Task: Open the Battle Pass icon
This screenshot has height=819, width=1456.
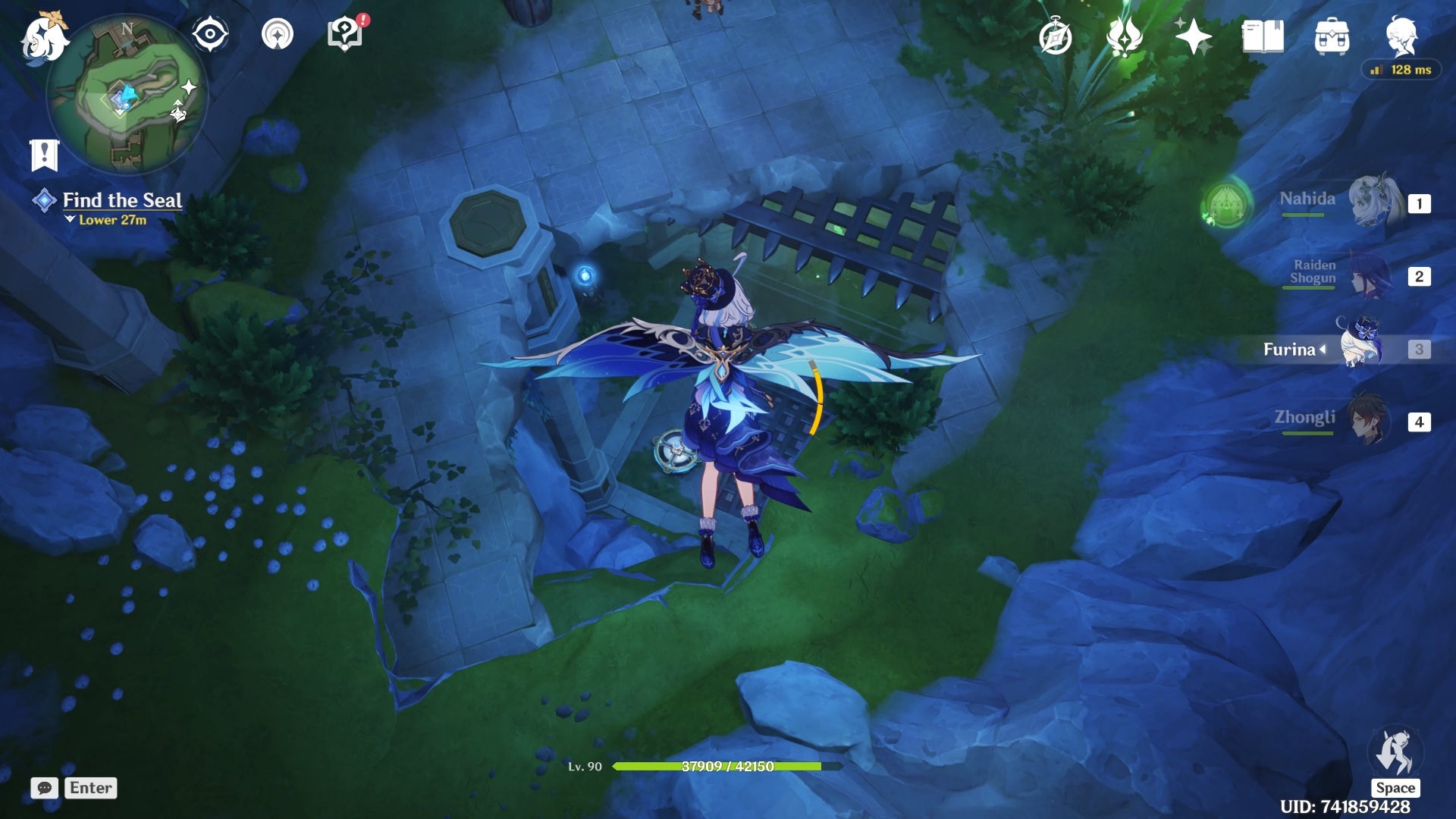Action: click(x=1124, y=37)
